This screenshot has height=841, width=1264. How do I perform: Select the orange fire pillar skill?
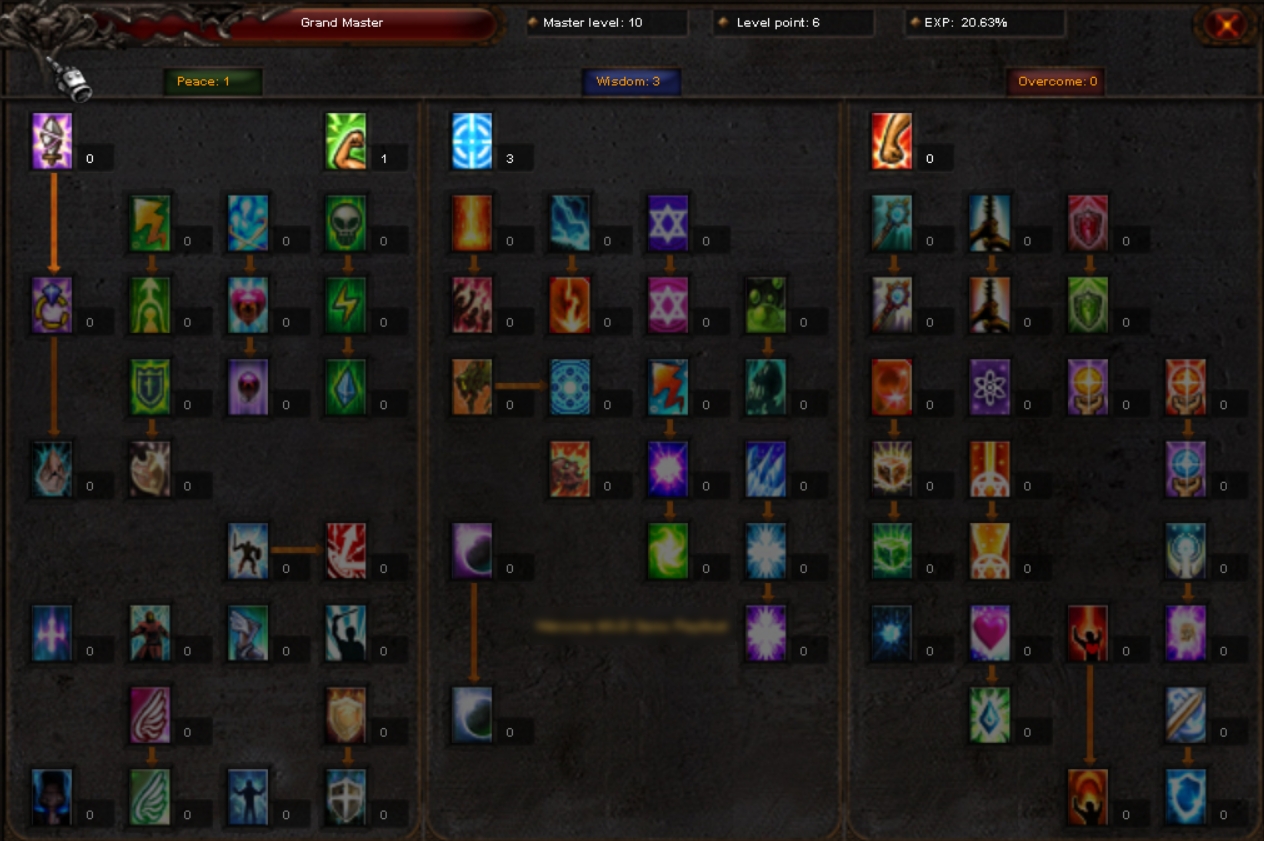[x=472, y=223]
